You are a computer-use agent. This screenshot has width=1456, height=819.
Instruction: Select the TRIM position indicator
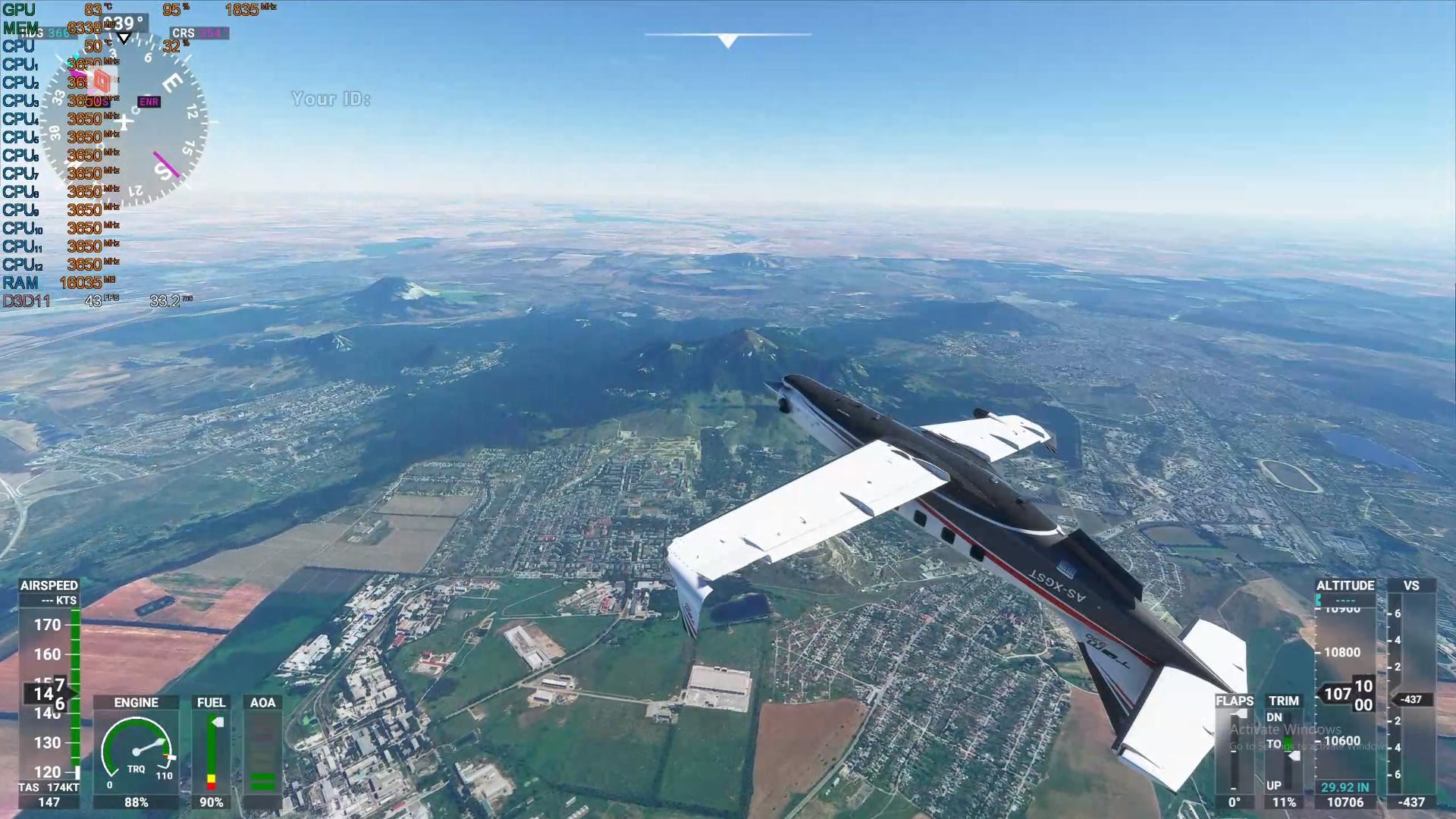click(x=1285, y=751)
